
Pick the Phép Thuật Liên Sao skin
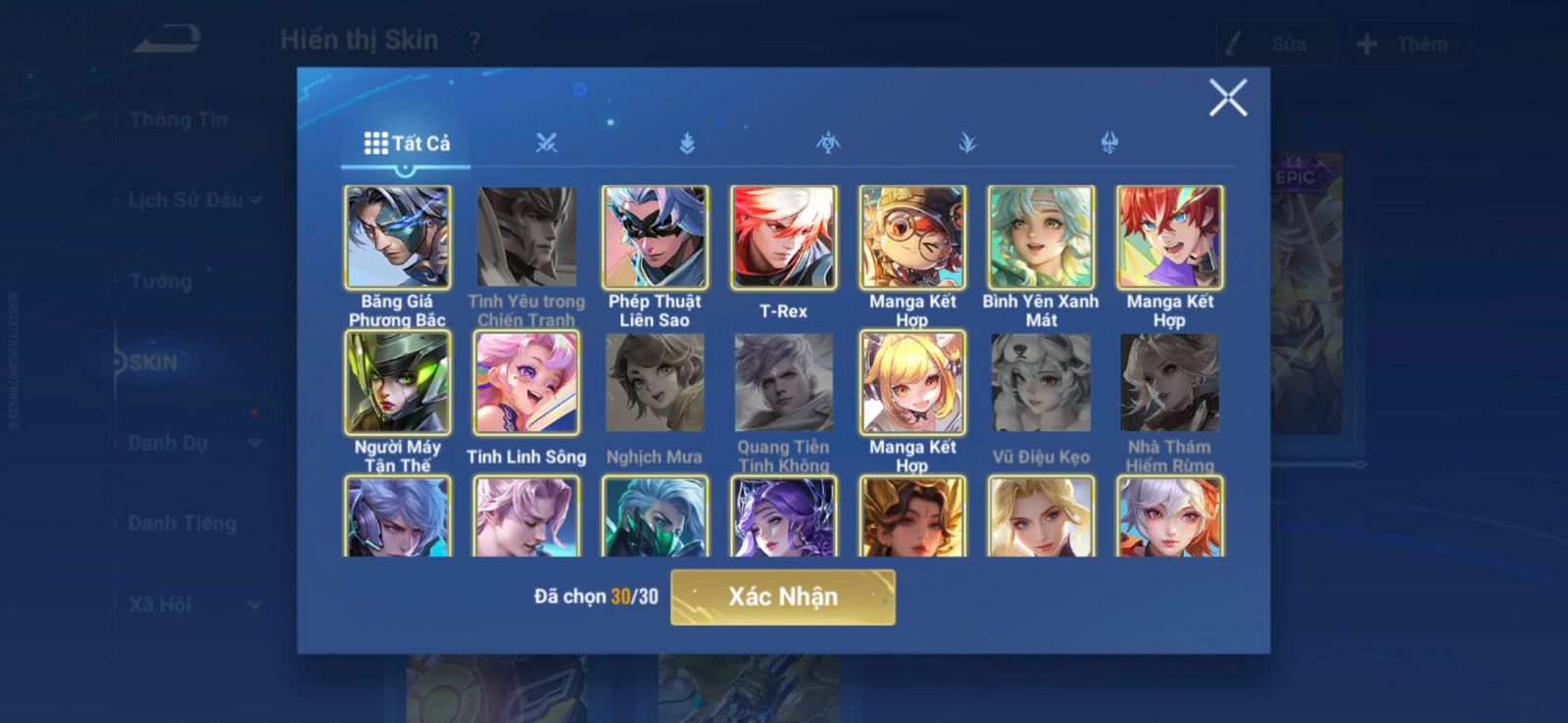(655, 237)
